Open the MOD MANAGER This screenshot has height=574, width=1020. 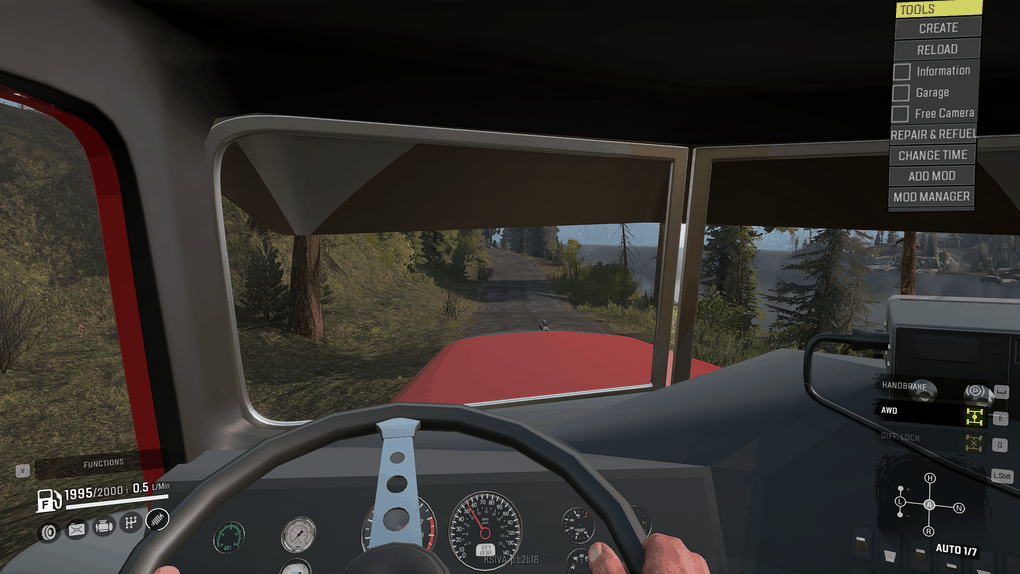click(x=932, y=197)
